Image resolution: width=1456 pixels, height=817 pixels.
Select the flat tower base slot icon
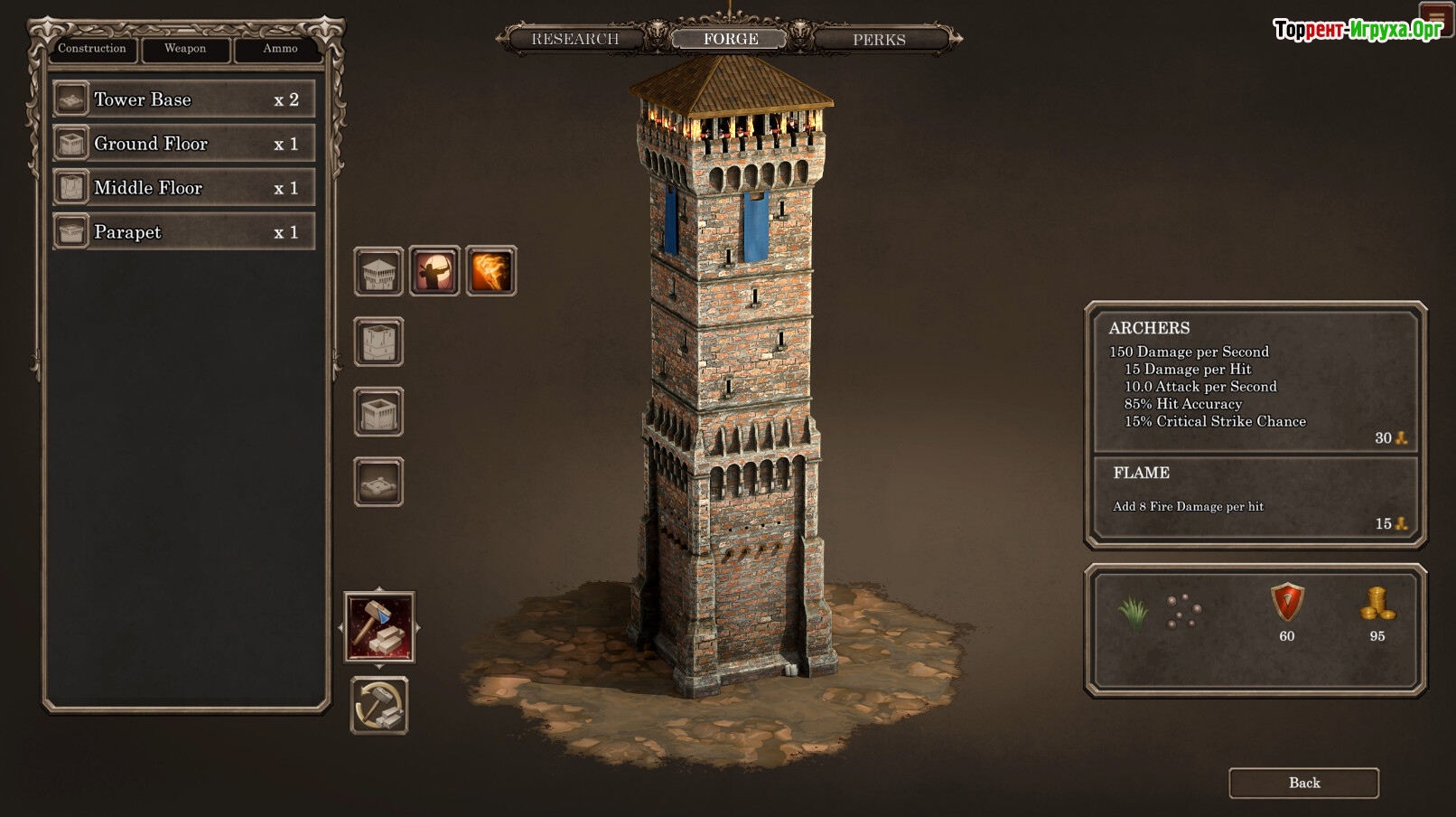click(378, 482)
